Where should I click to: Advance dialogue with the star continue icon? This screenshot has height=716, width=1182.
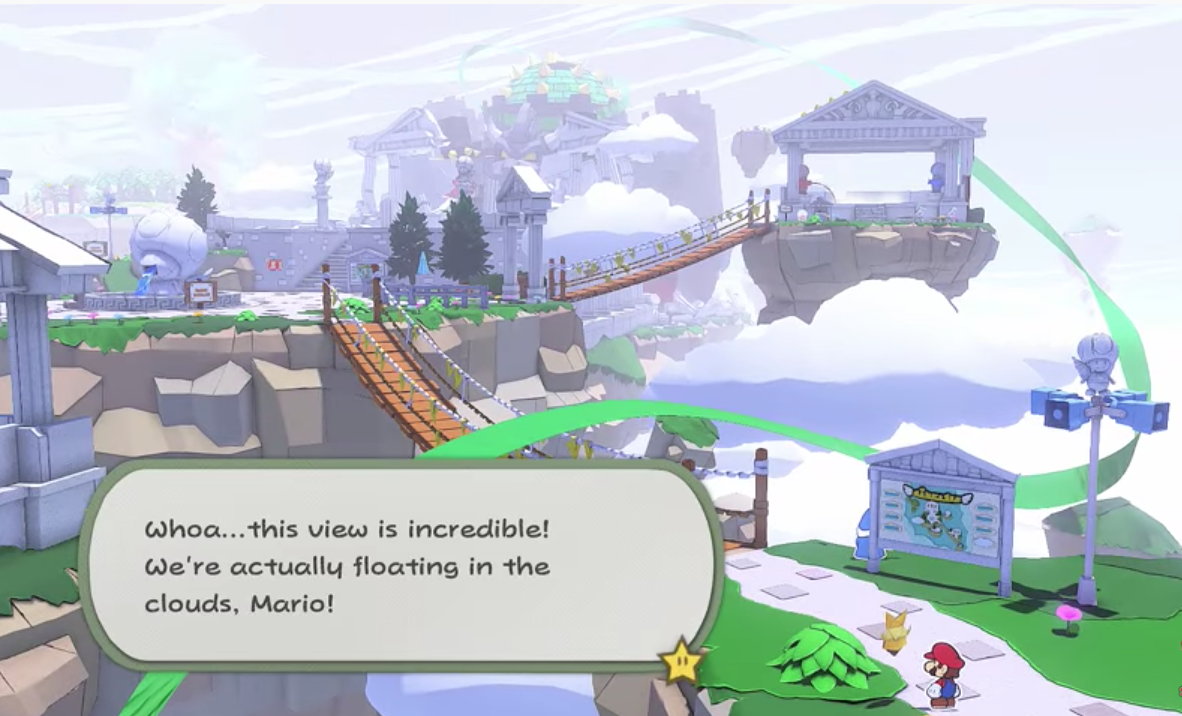(682, 661)
